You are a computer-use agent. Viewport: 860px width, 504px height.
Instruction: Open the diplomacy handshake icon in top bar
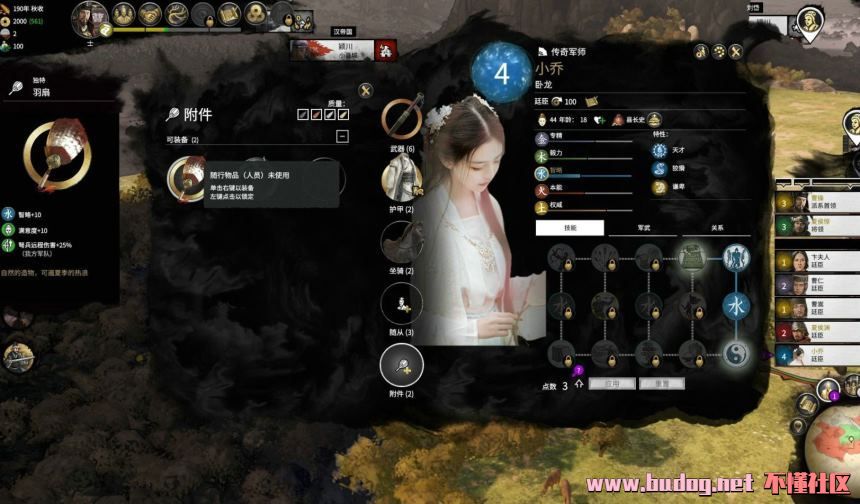tap(150, 14)
